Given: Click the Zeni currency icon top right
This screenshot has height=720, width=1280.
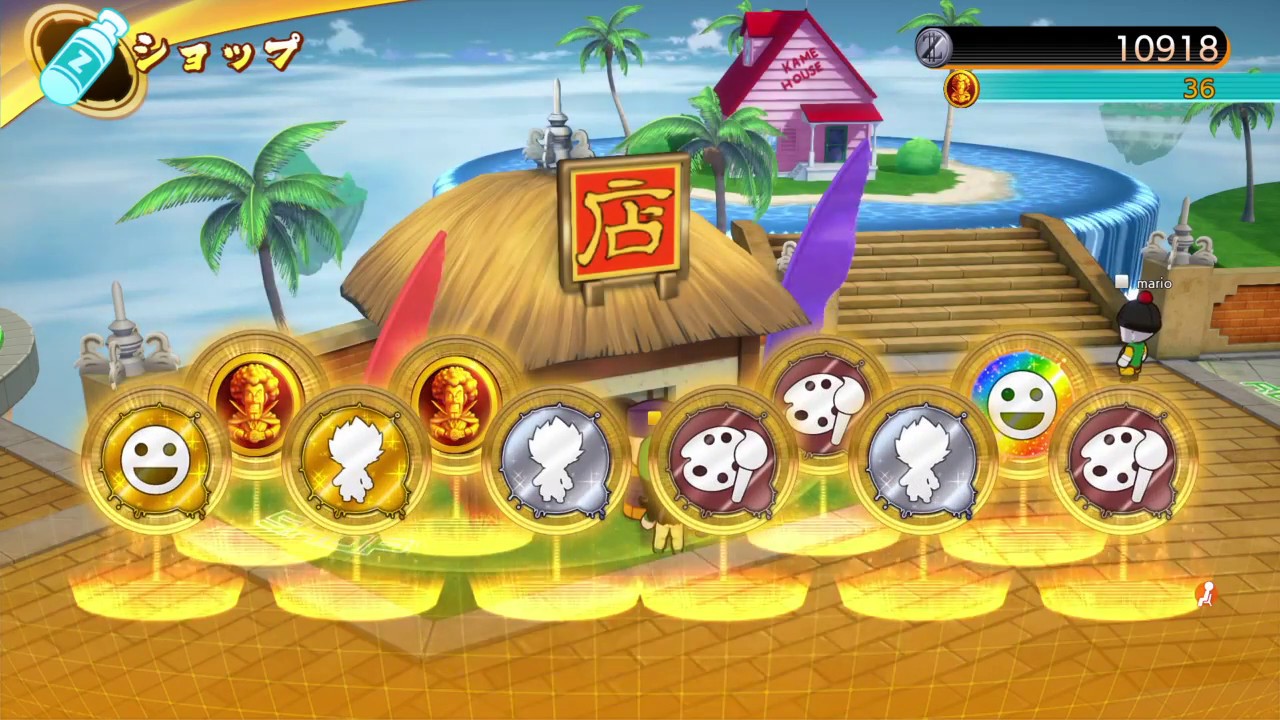Looking at the screenshot, I should coord(933,47).
